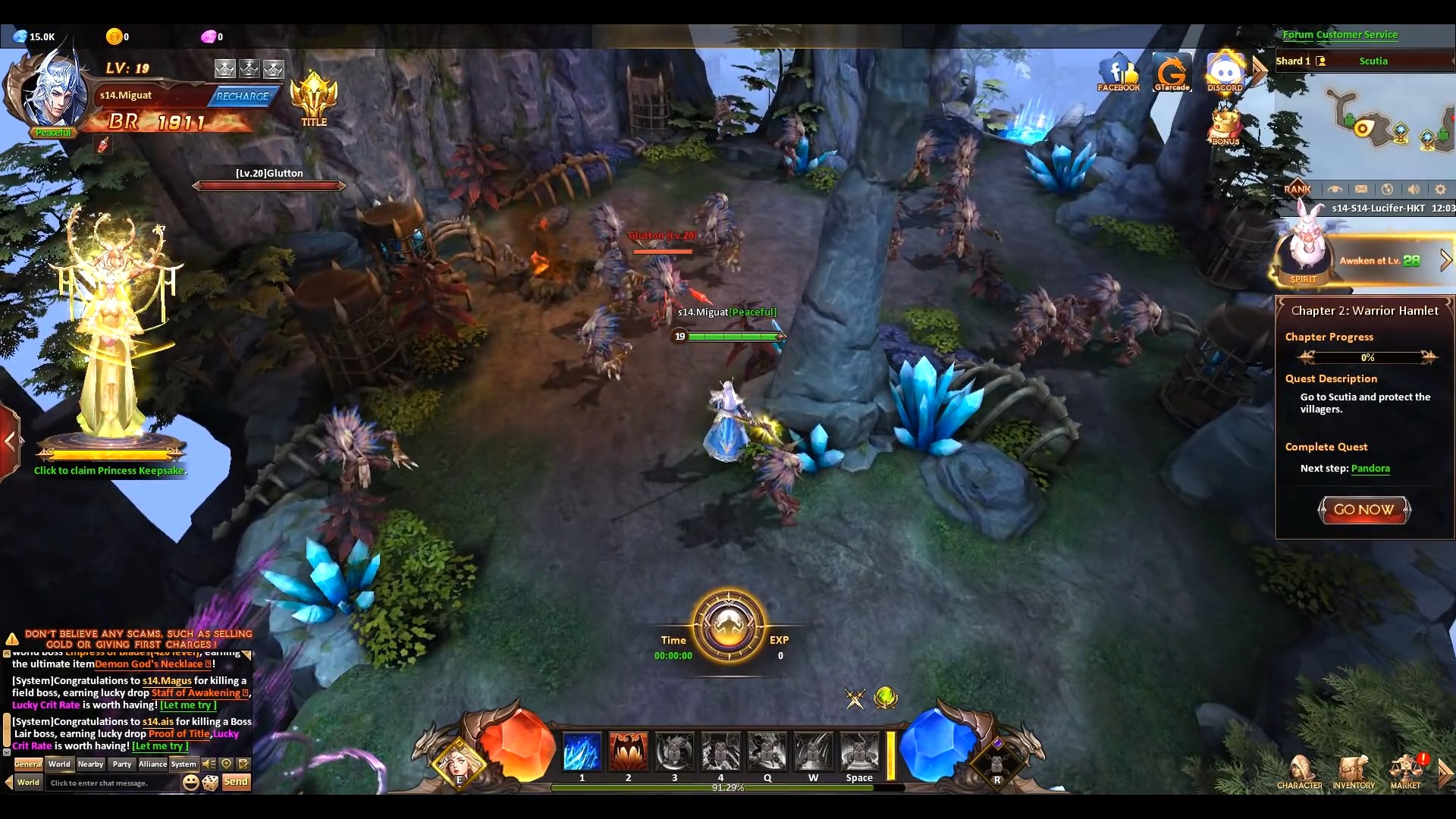Switch to the Alliance chat tab
1456x819 pixels.
[152, 764]
